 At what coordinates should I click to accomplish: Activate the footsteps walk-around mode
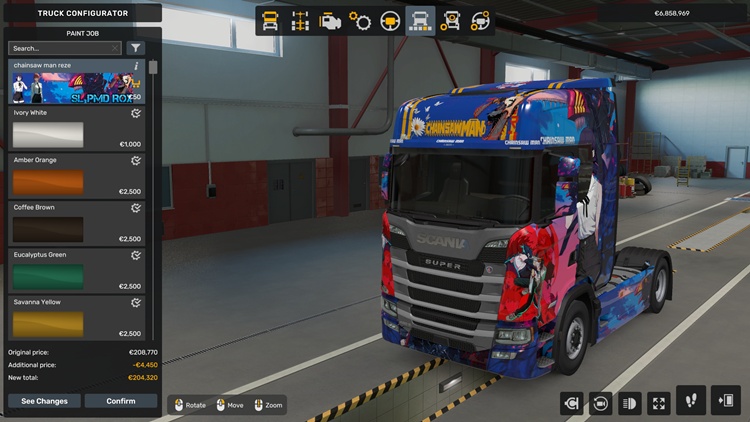(691, 401)
